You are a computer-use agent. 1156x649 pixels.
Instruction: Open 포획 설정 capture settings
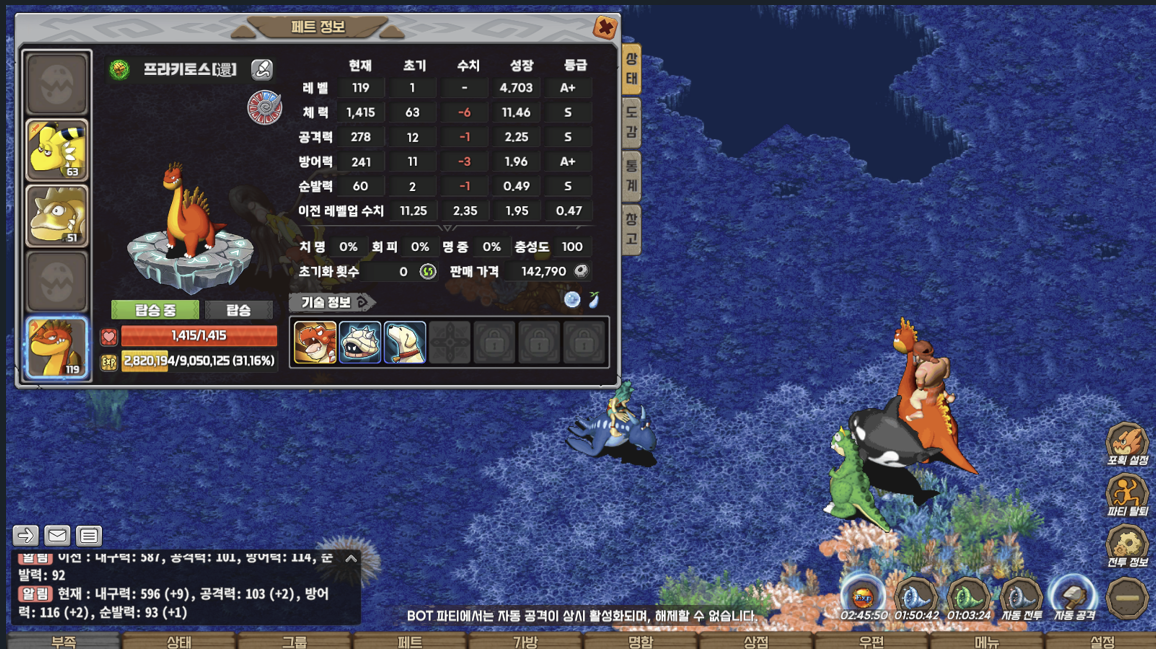tap(1126, 446)
